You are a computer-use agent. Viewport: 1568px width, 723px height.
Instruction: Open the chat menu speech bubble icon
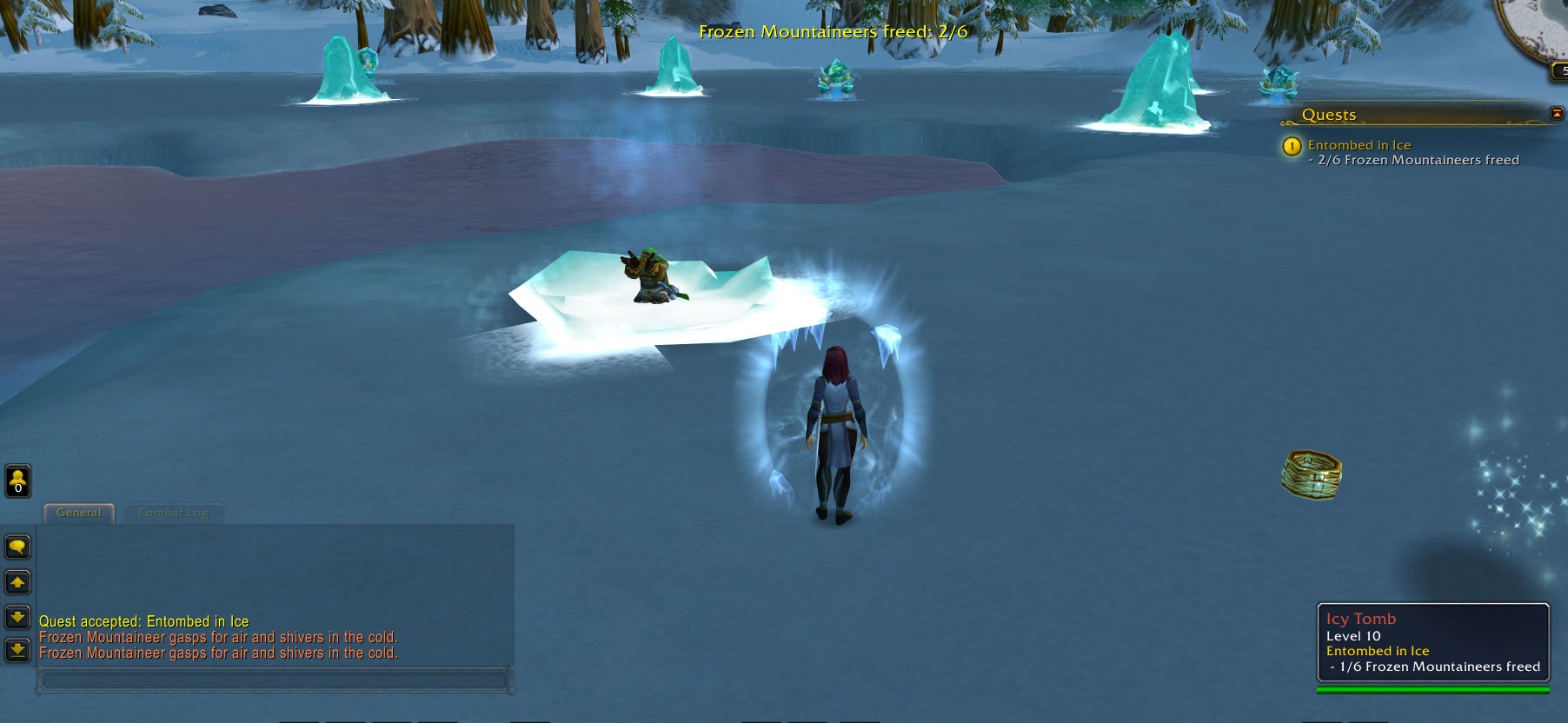(x=17, y=547)
